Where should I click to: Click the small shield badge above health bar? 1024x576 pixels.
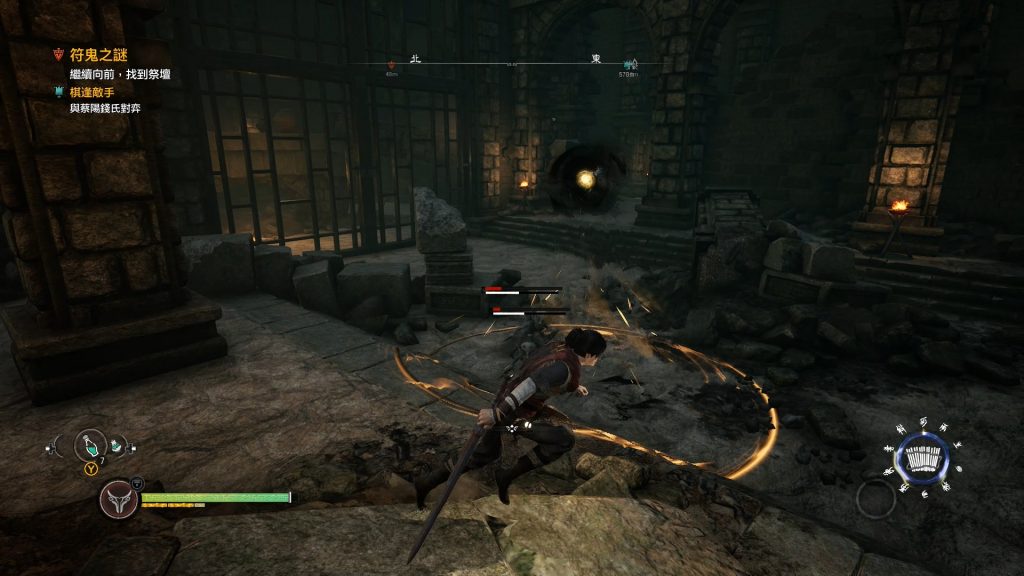(x=136, y=481)
